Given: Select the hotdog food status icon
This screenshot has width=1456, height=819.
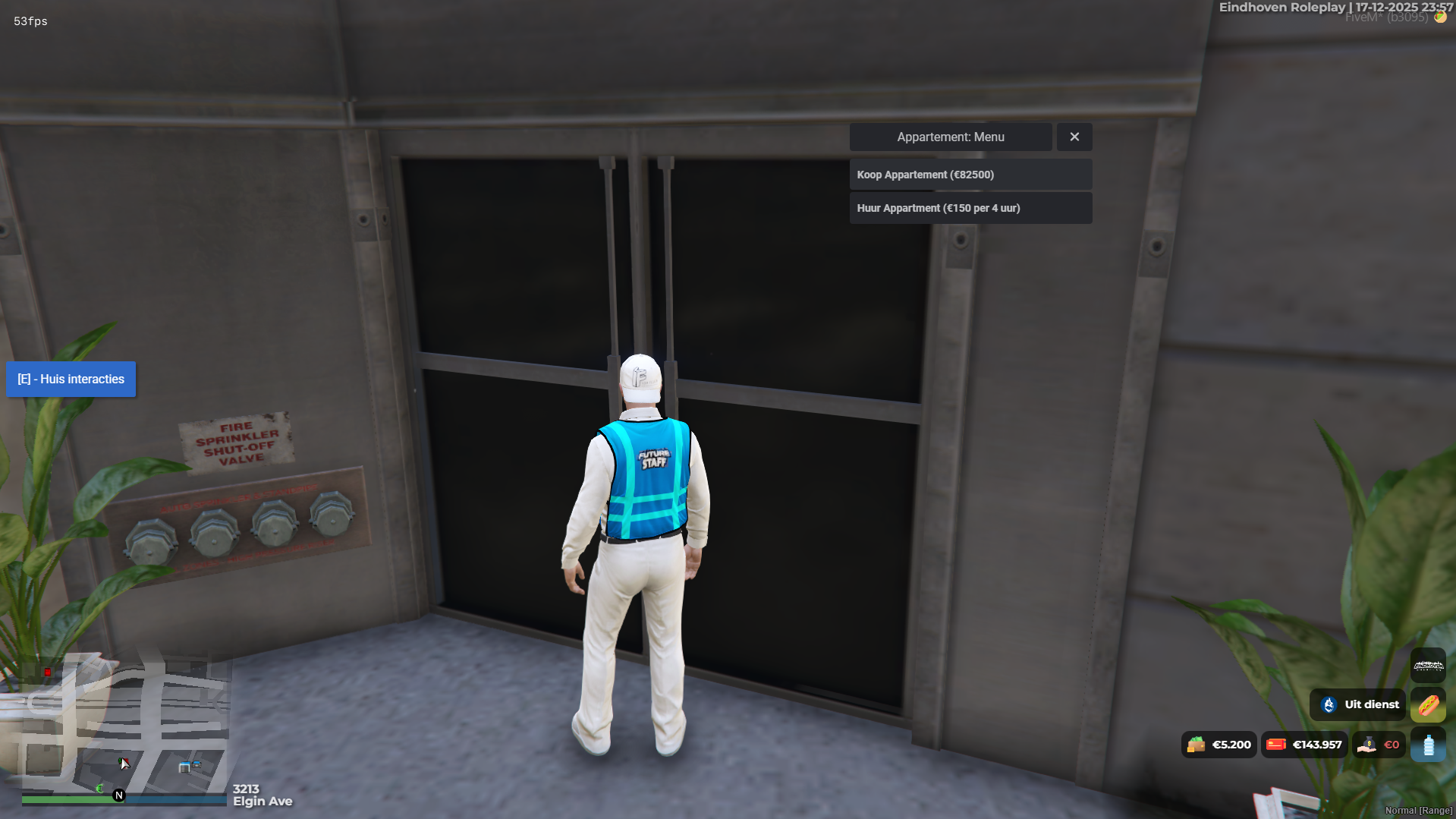Looking at the screenshot, I should (1429, 705).
